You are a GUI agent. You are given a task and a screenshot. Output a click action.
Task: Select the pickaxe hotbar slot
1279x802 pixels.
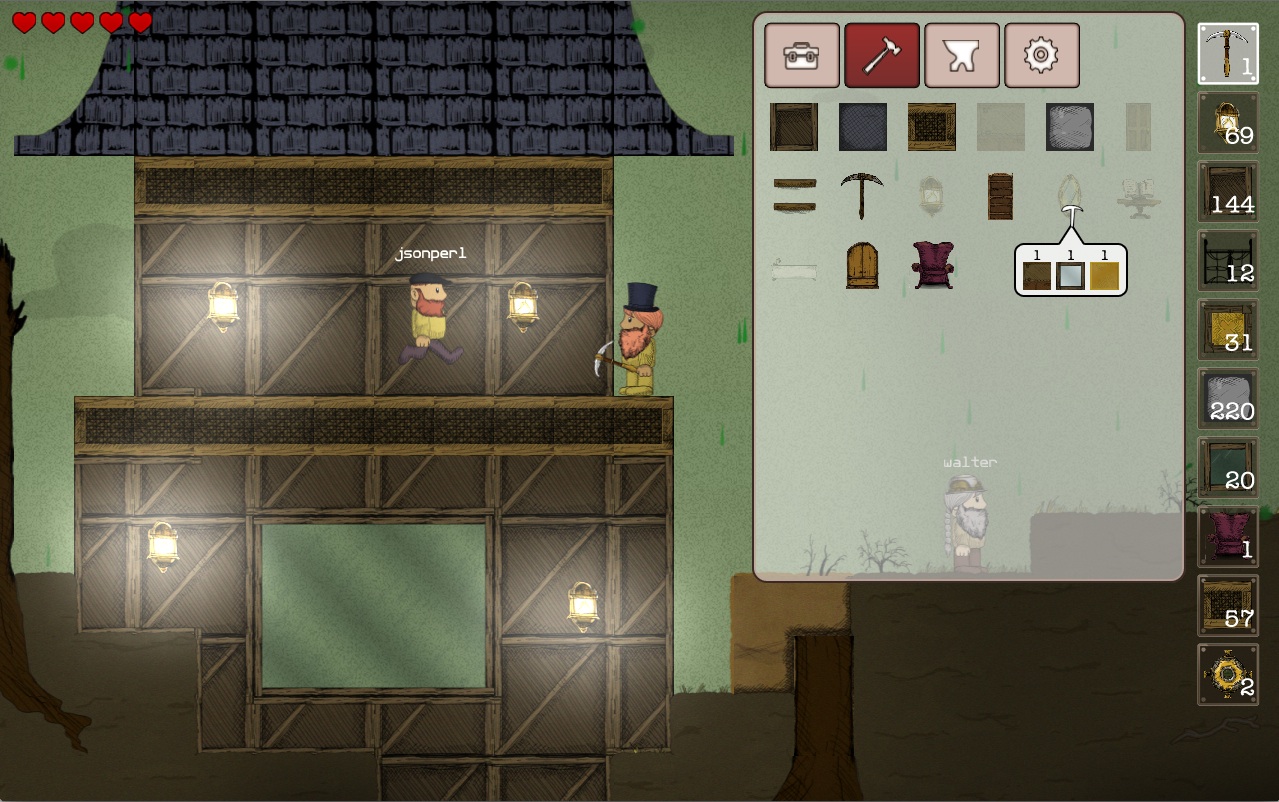[x=1228, y=54]
